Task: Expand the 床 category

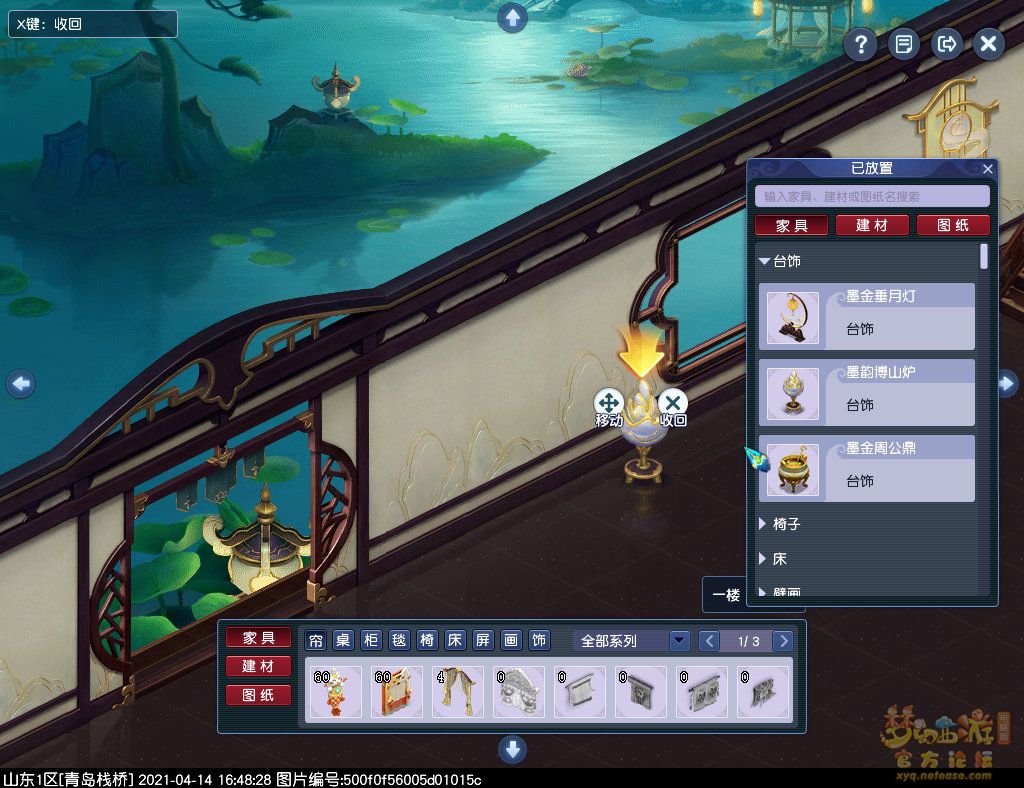Action: (x=765, y=559)
